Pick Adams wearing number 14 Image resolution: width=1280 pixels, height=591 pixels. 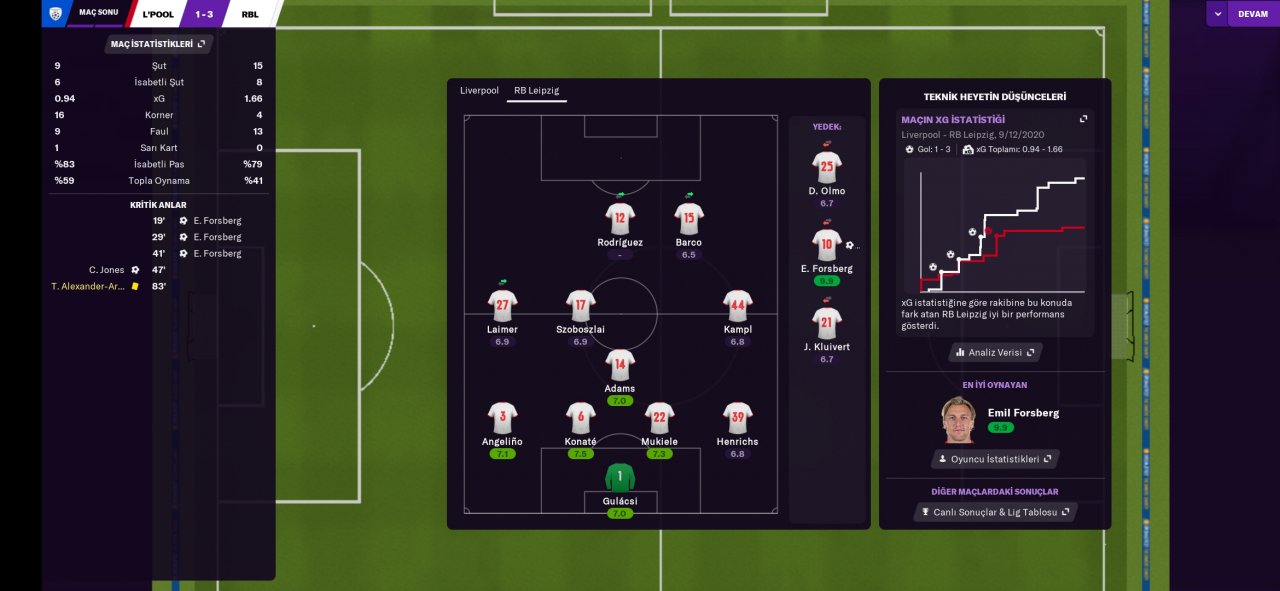click(620, 365)
